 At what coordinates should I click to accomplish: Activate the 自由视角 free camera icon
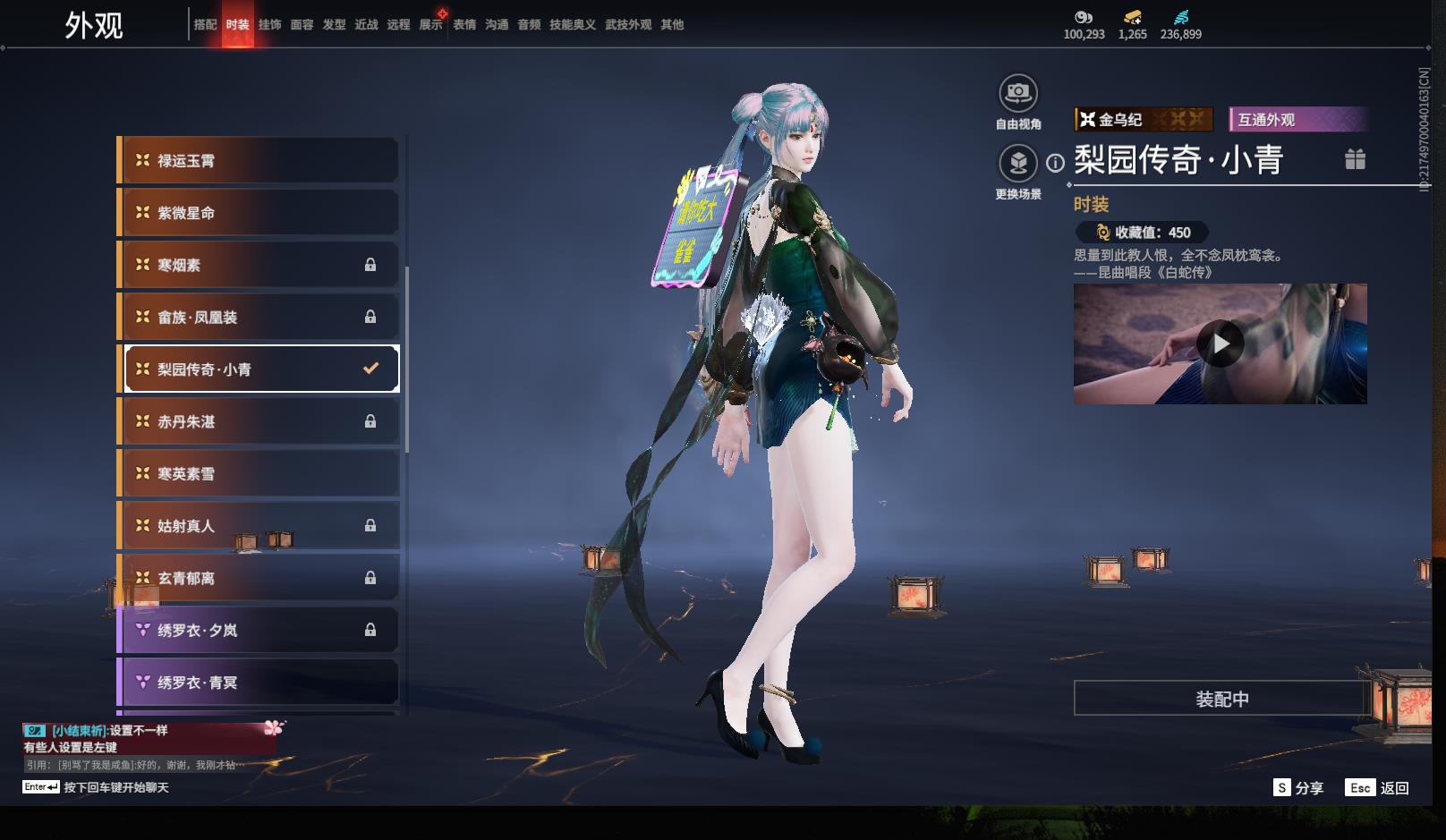click(x=1017, y=93)
